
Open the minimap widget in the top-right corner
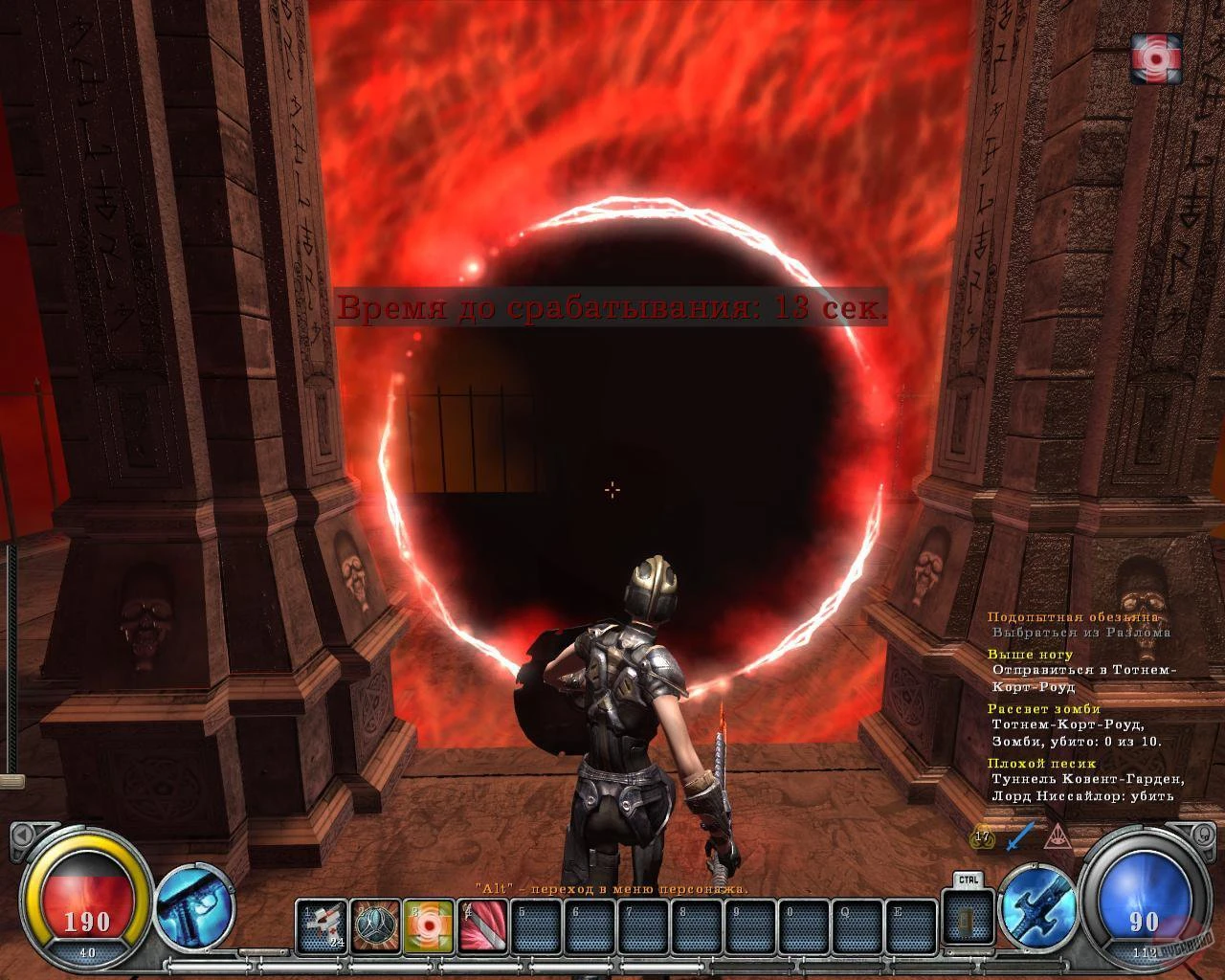1155,59
